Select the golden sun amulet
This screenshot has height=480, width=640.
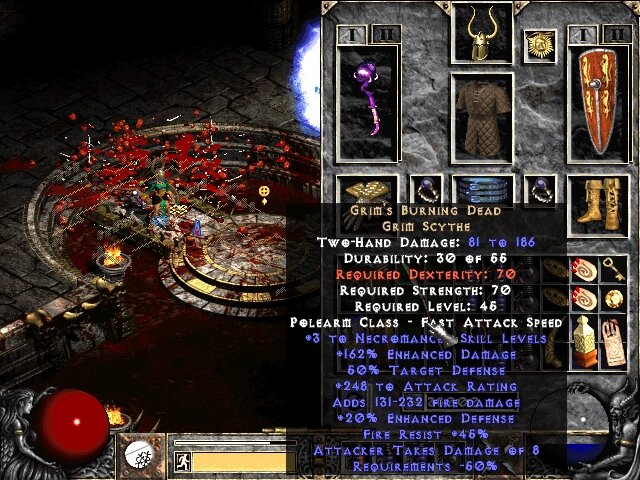point(539,45)
